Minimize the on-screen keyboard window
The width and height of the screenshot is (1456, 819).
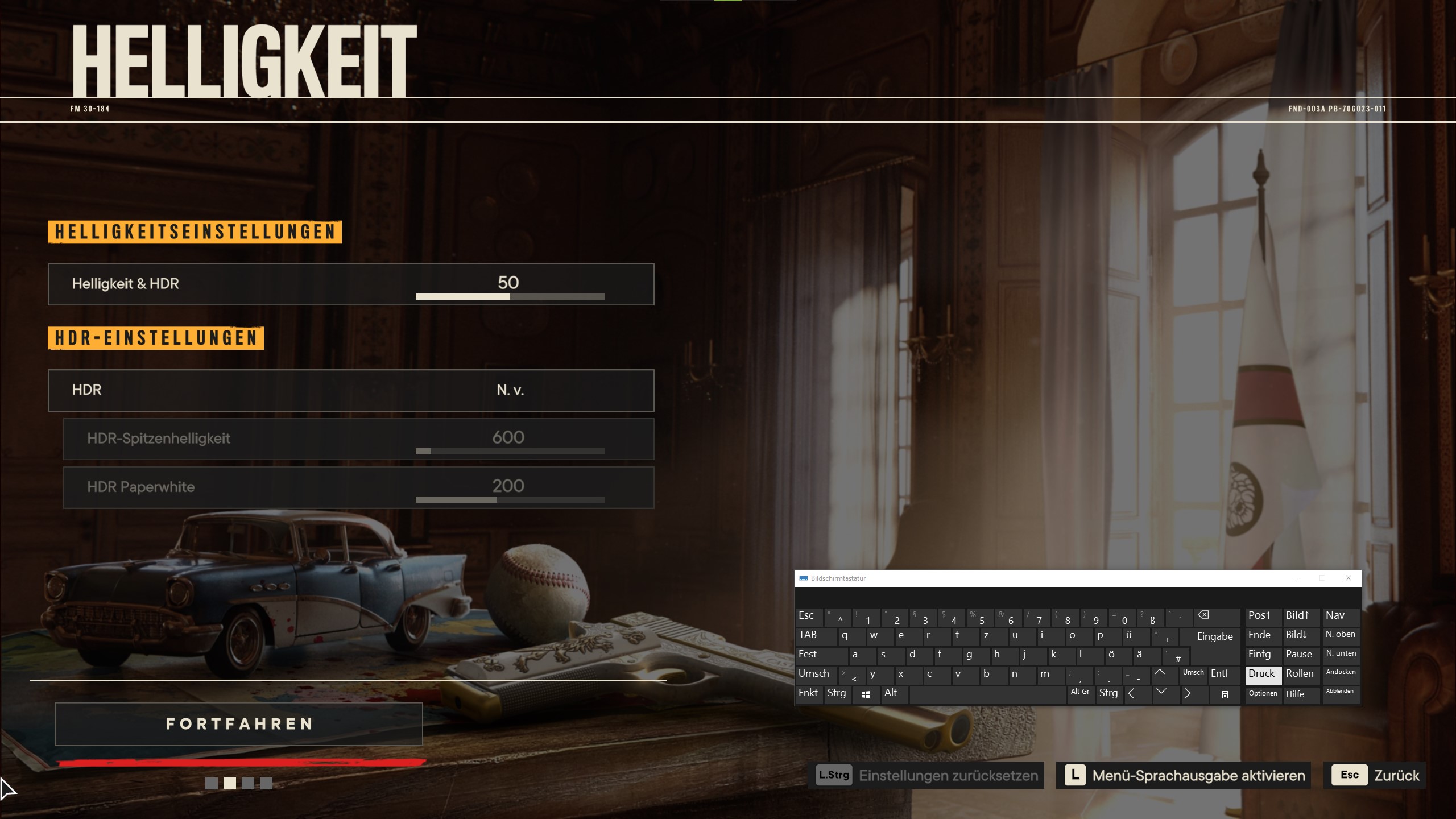1297,578
